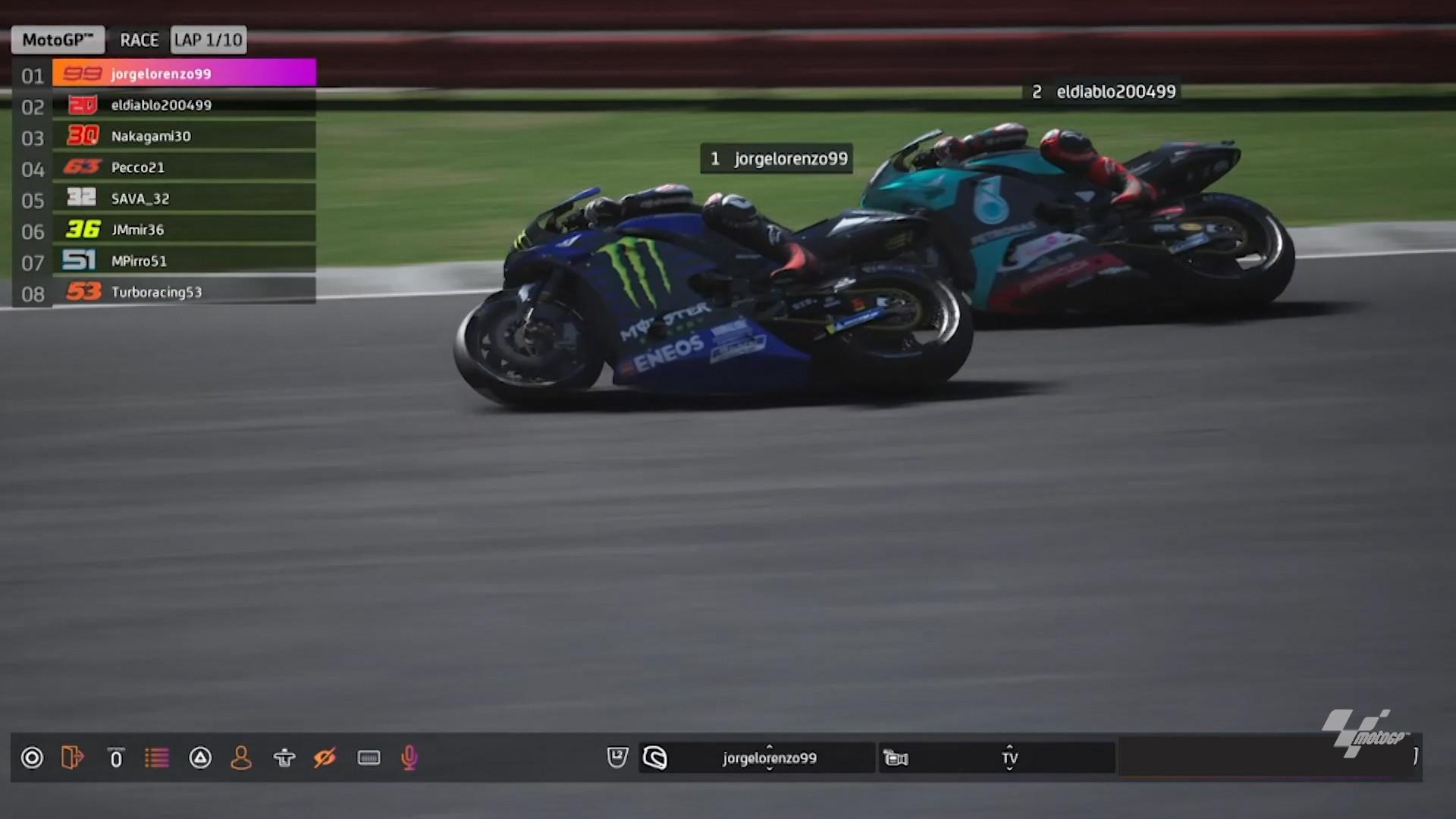Click the rider figure icon in the toolbar
The image size is (1456, 819).
(x=284, y=757)
